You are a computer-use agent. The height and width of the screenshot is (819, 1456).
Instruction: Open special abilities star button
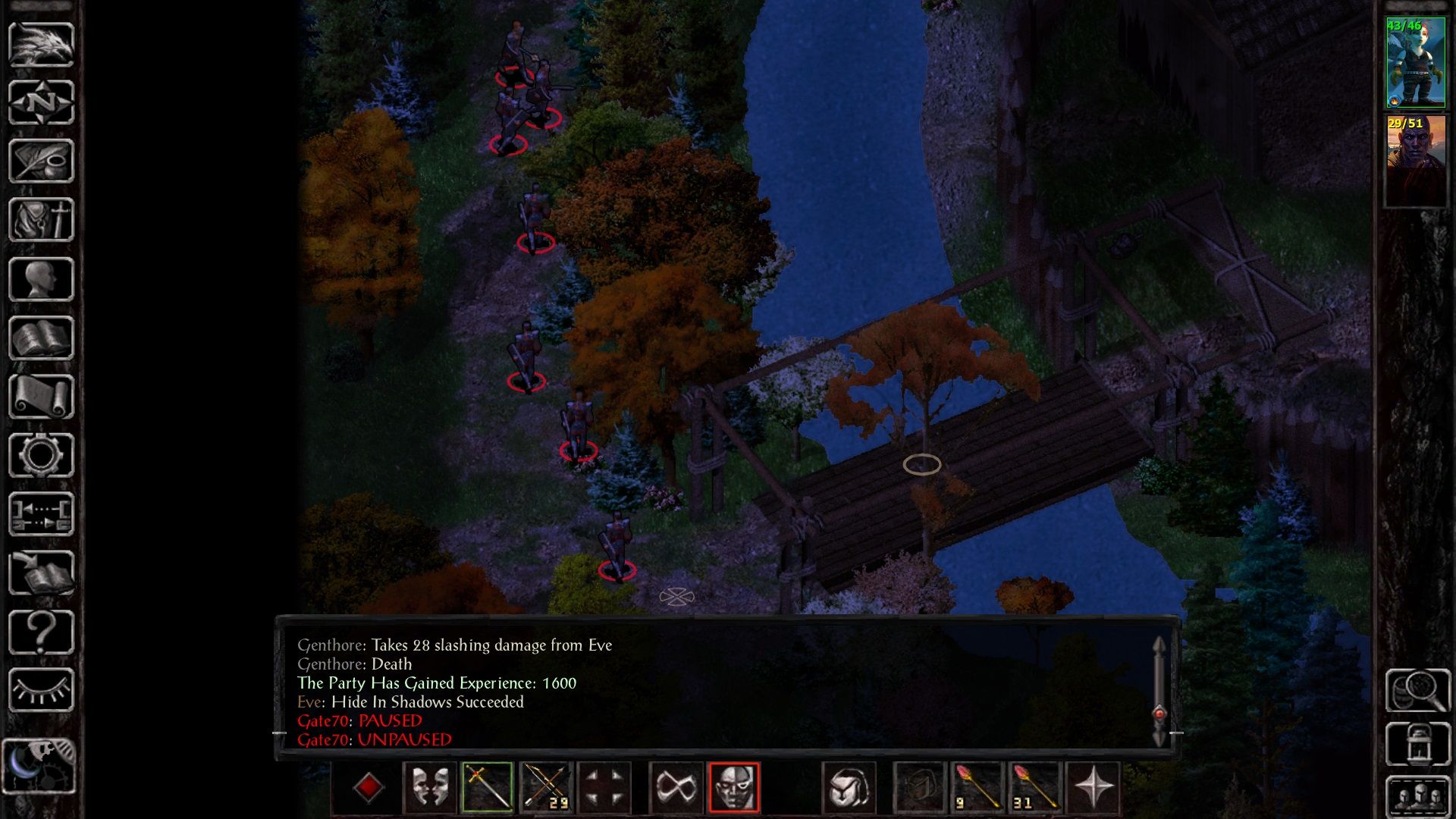pos(1093,787)
